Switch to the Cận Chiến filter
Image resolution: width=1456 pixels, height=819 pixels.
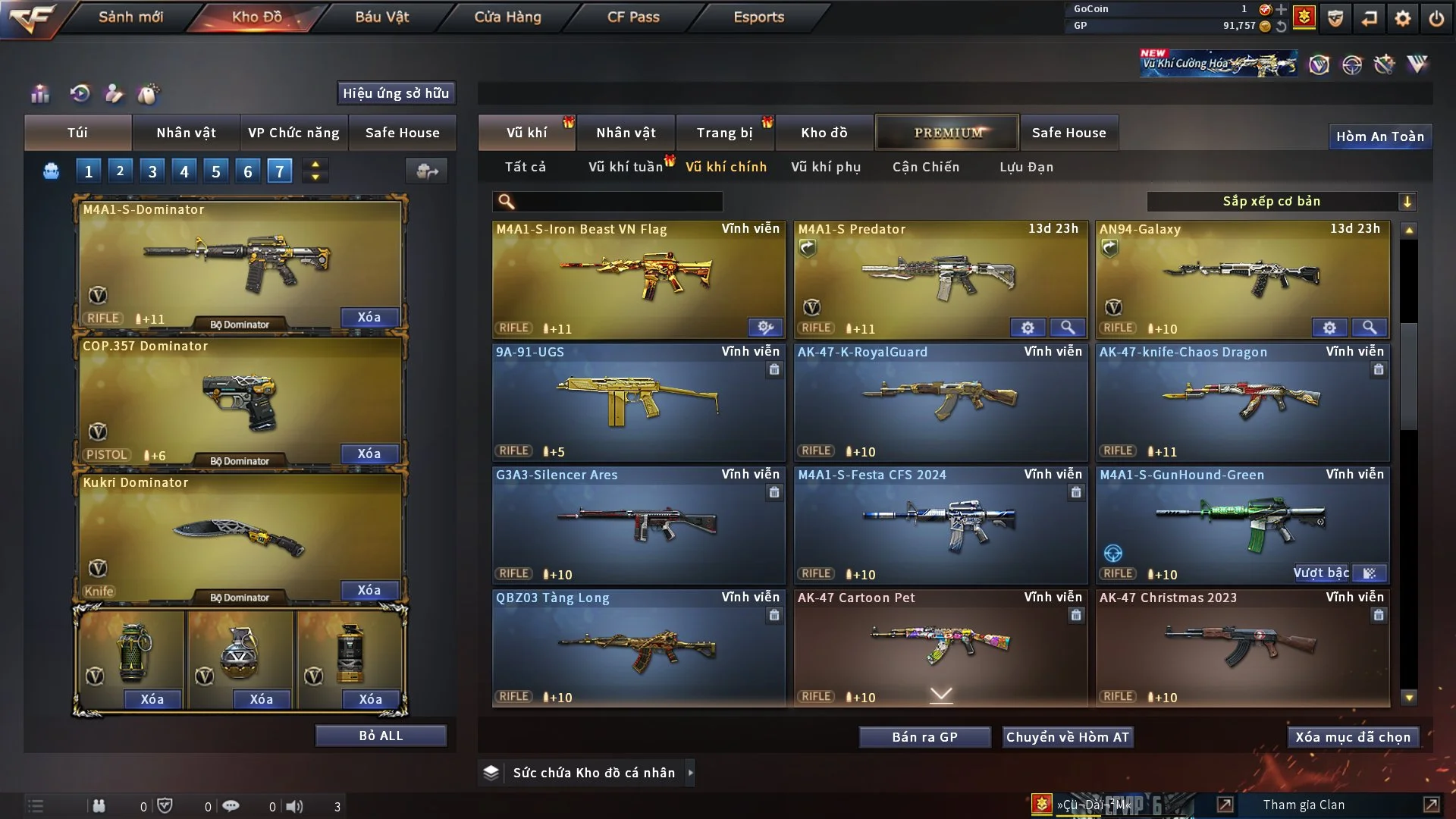[x=925, y=167]
